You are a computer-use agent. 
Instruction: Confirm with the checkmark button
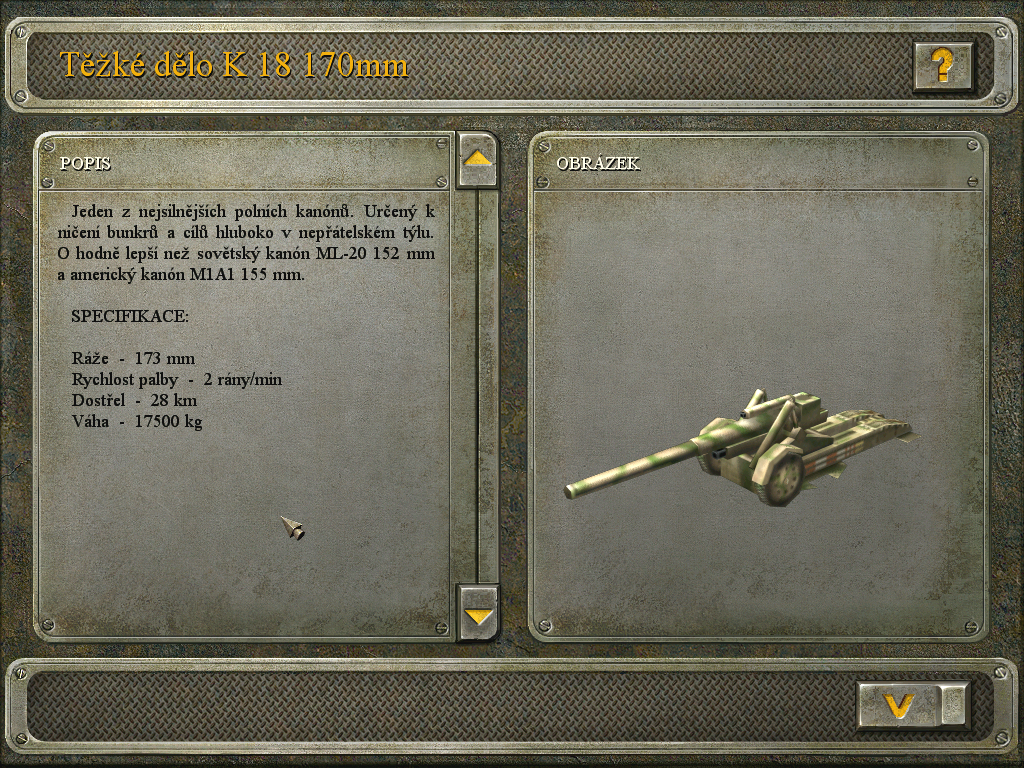click(x=900, y=705)
